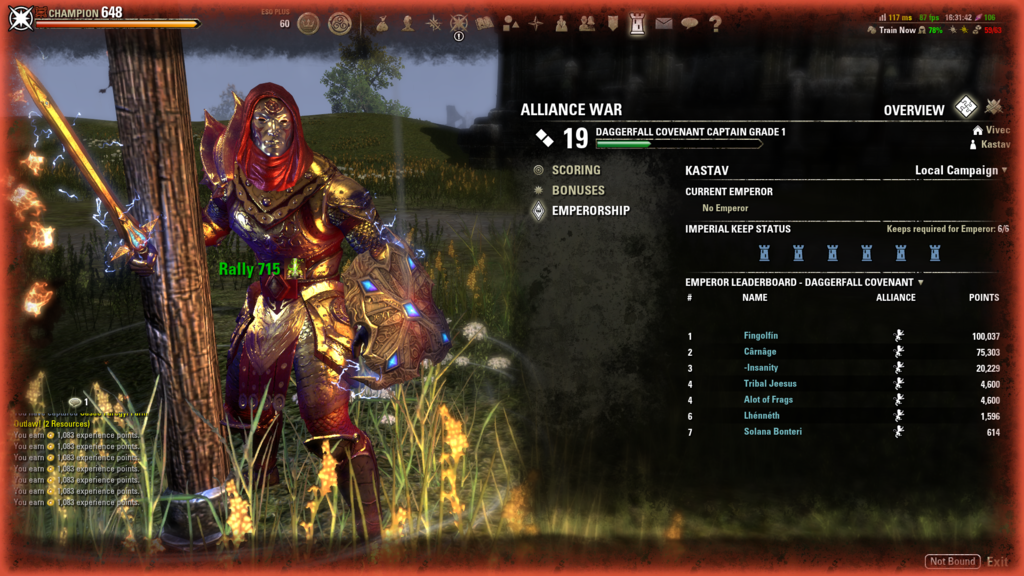Pick Solana Bonteri in the leaderboard

pos(773,432)
